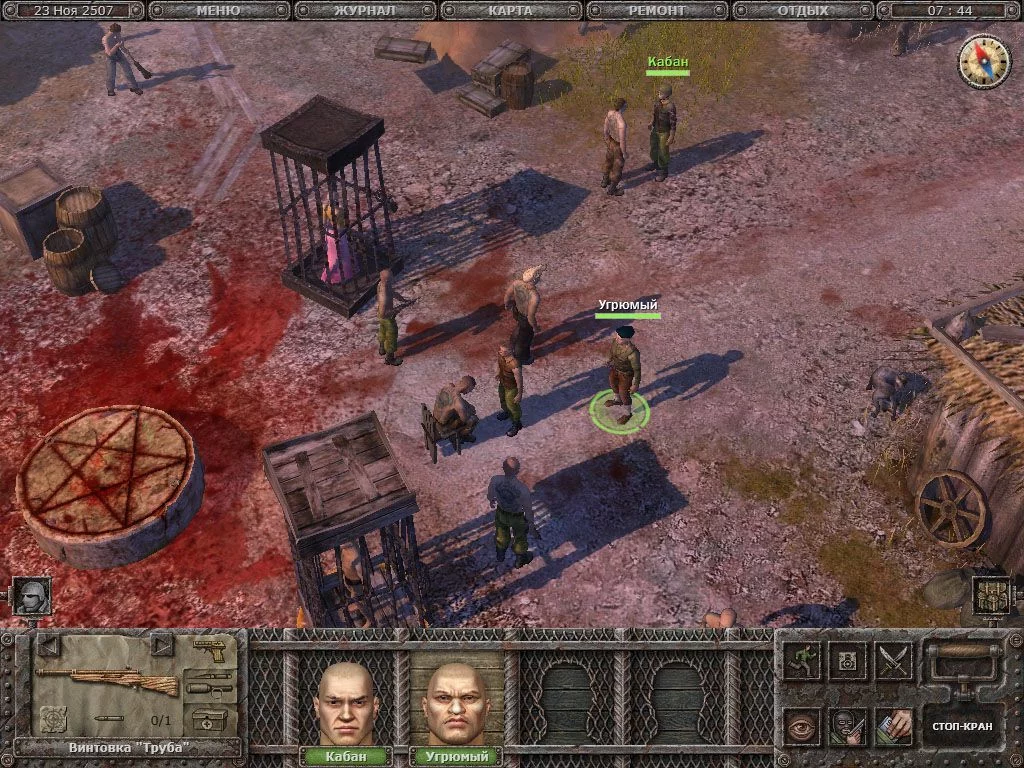Image resolution: width=1024 pixels, height=768 pixels.
Task: Click the hand with cards icon
Action: pyautogui.click(x=893, y=725)
